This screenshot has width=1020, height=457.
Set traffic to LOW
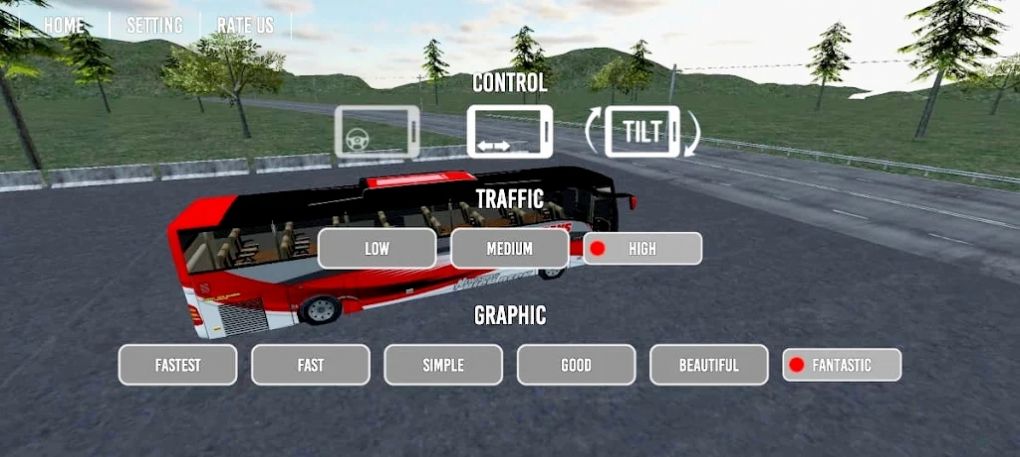[377, 249]
